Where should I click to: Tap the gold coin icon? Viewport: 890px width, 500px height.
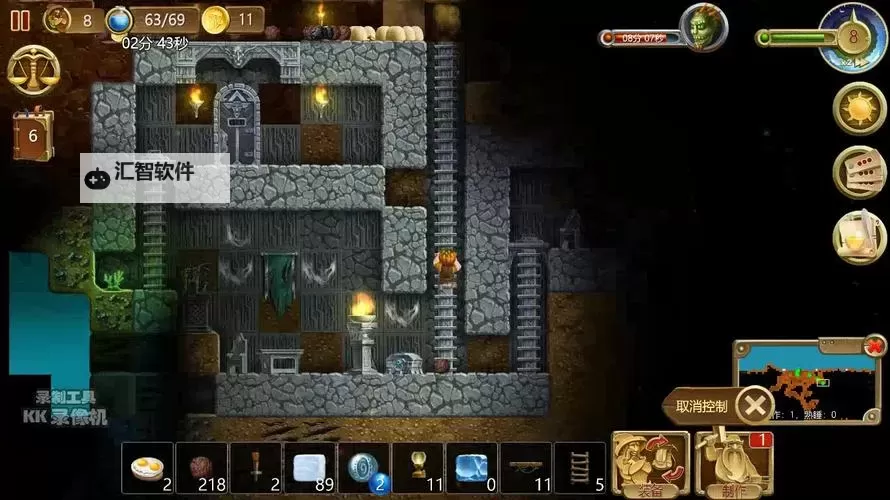pyautogui.click(x=215, y=19)
